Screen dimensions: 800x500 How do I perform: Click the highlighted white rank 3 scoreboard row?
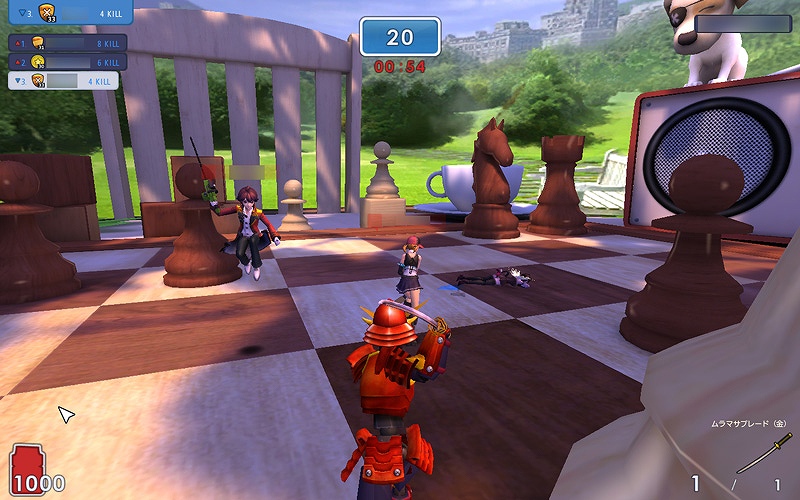click(65, 81)
